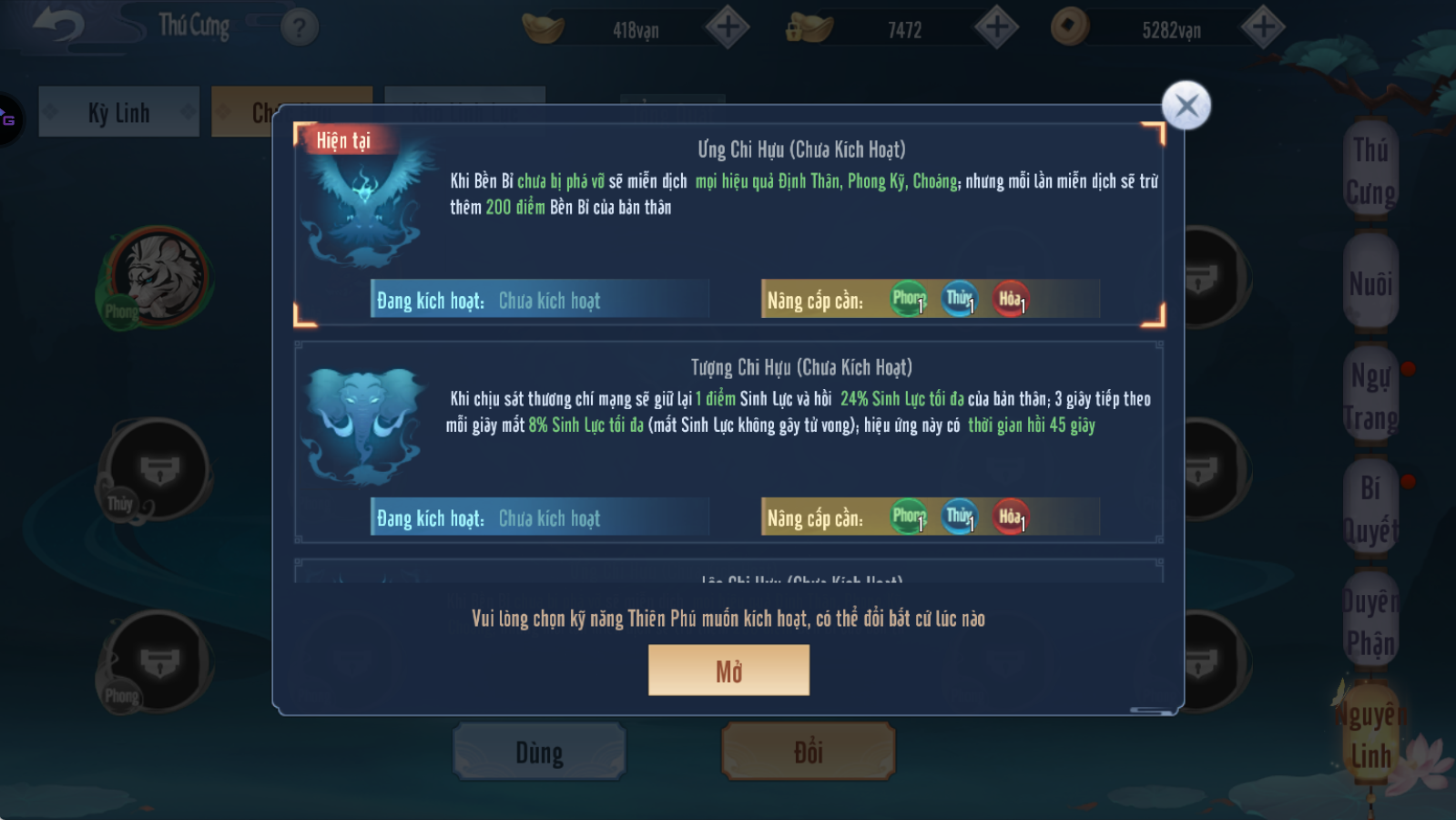Open the Bí Quyết side tab
The width and height of the screenshot is (1456, 820).
pos(1370,509)
